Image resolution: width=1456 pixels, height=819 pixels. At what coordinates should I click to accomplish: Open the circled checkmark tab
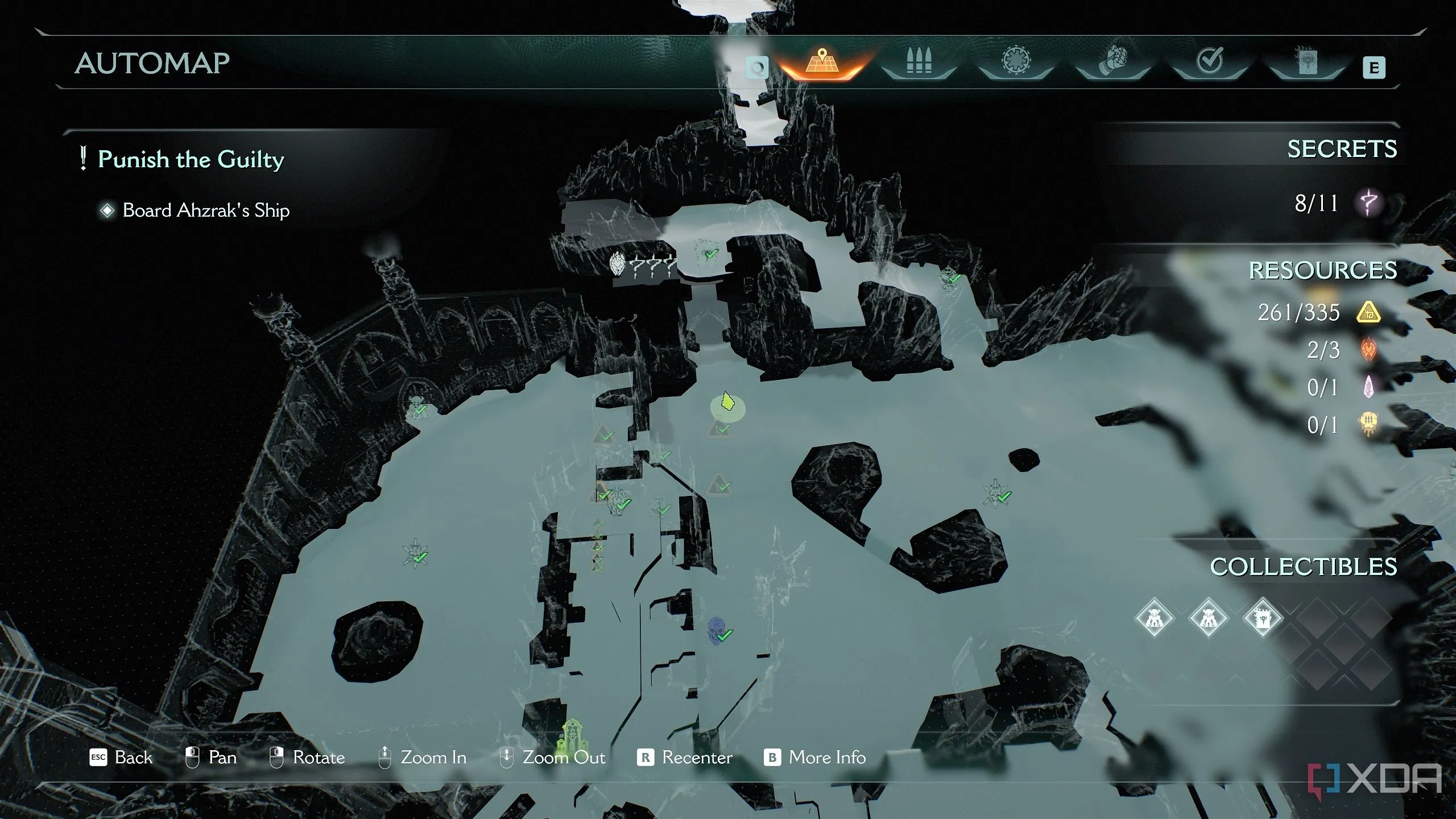tap(1209, 61)
